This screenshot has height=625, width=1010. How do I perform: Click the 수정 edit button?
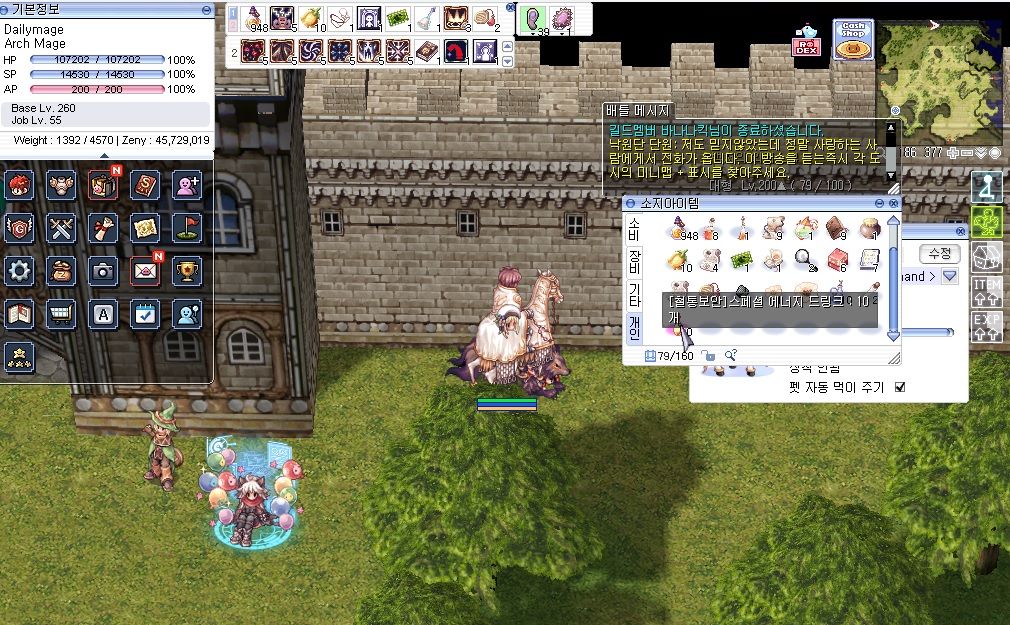(940, 254)
